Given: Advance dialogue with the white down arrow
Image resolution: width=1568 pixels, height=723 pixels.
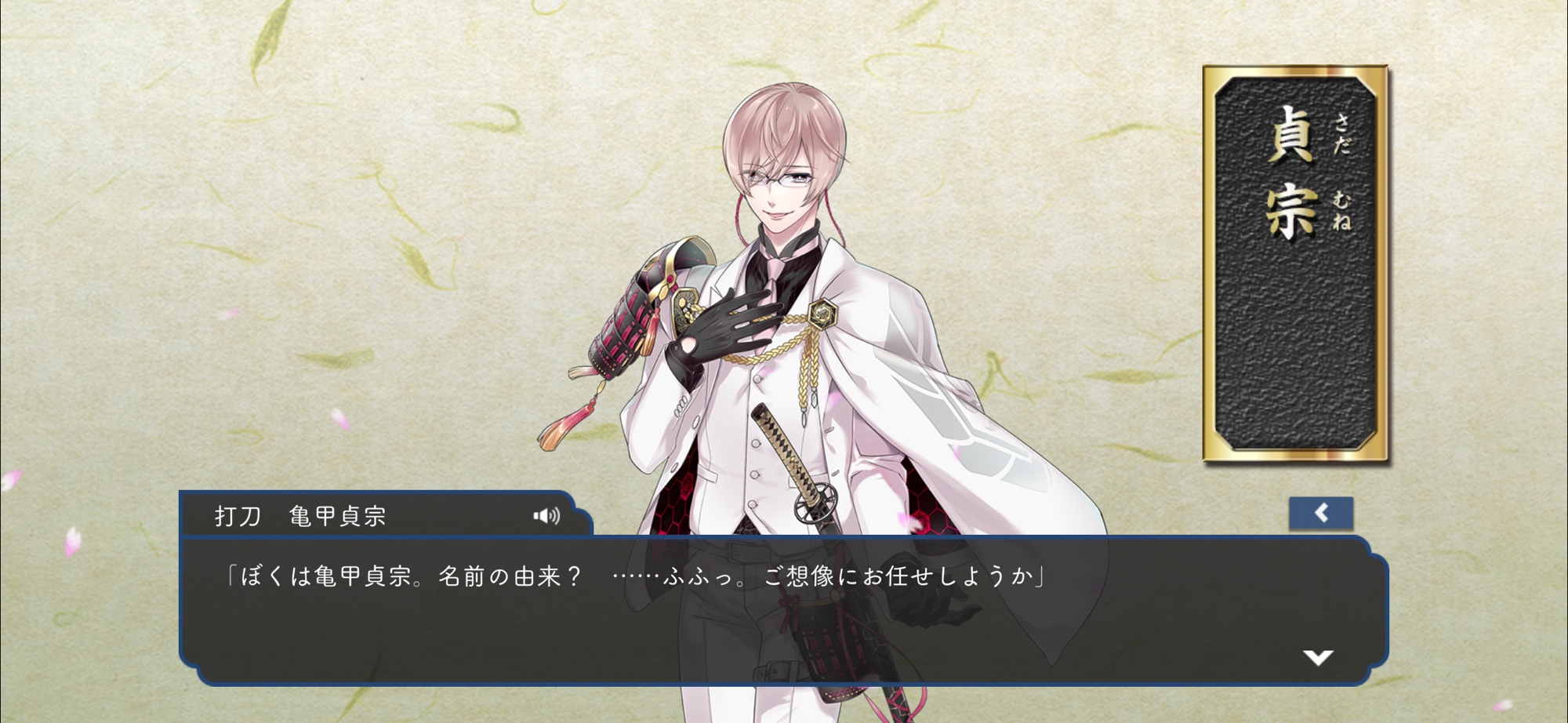Looking at the screenshot, I should point(1318,657).
